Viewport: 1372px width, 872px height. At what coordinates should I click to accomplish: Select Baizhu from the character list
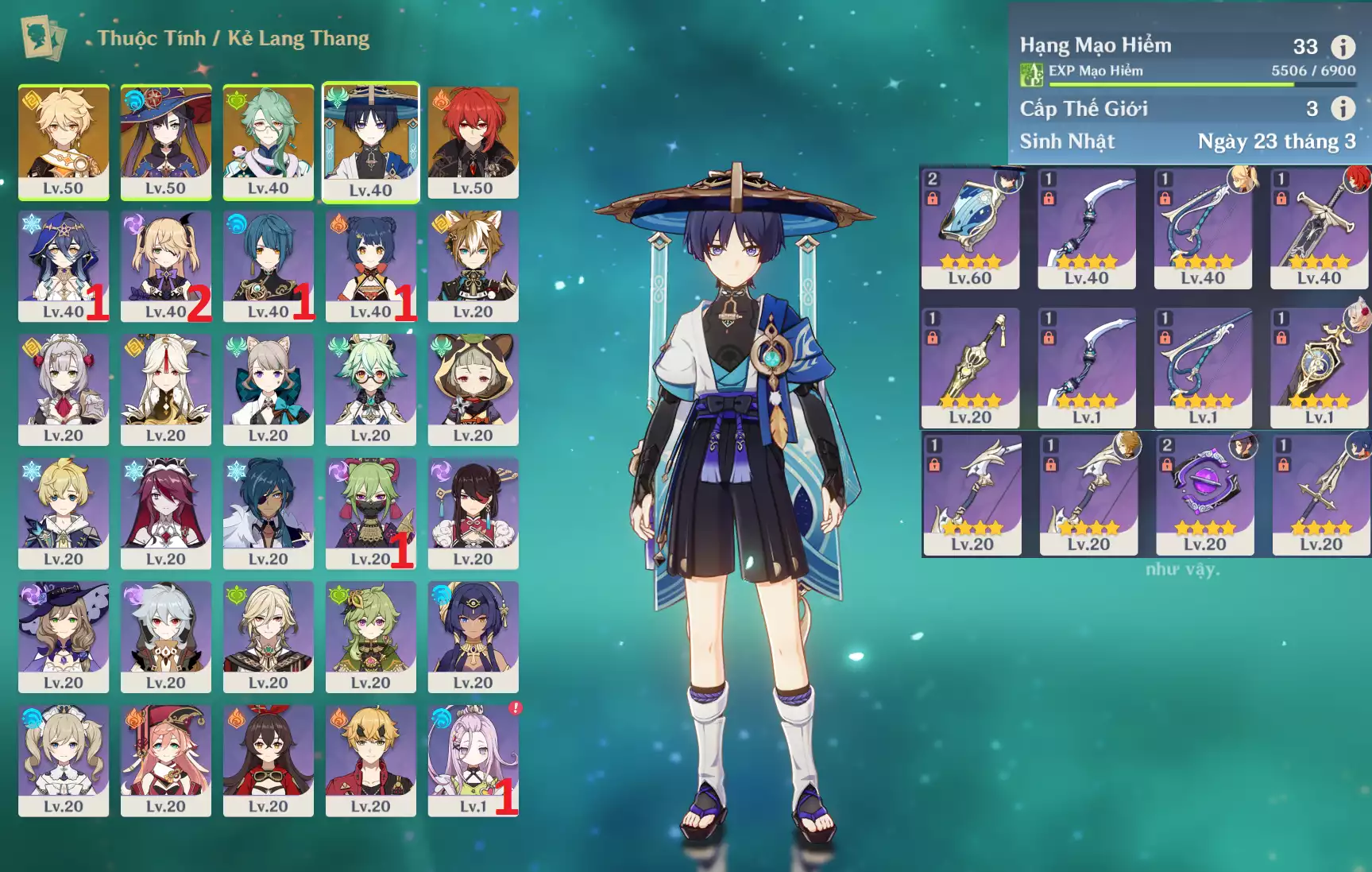(x=269, y=141)
